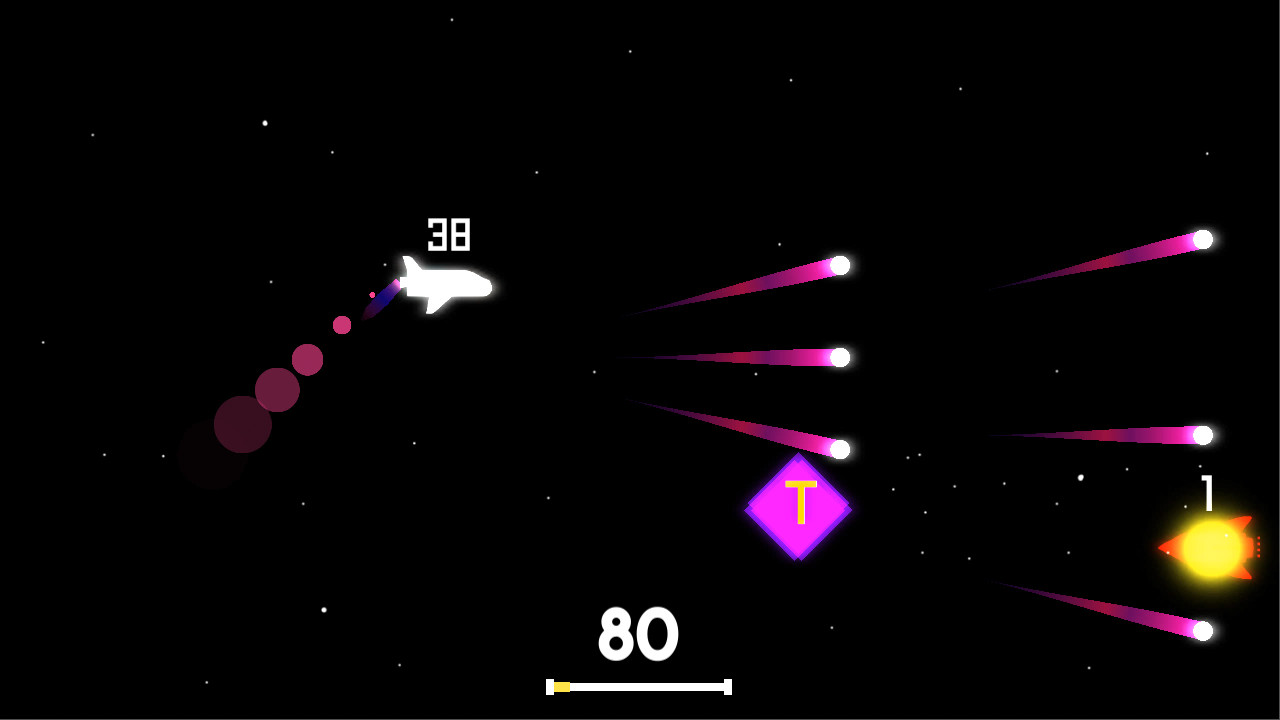Select the score text reading 80
Screen dimensions: 1280x720
coord(637,632)
